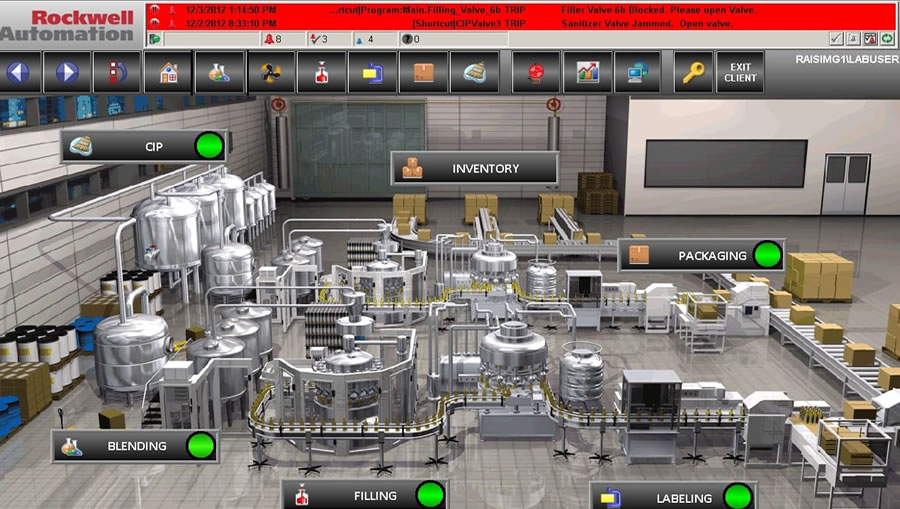
Task: Select the Filling area button
Action: (x=364, y=495)
